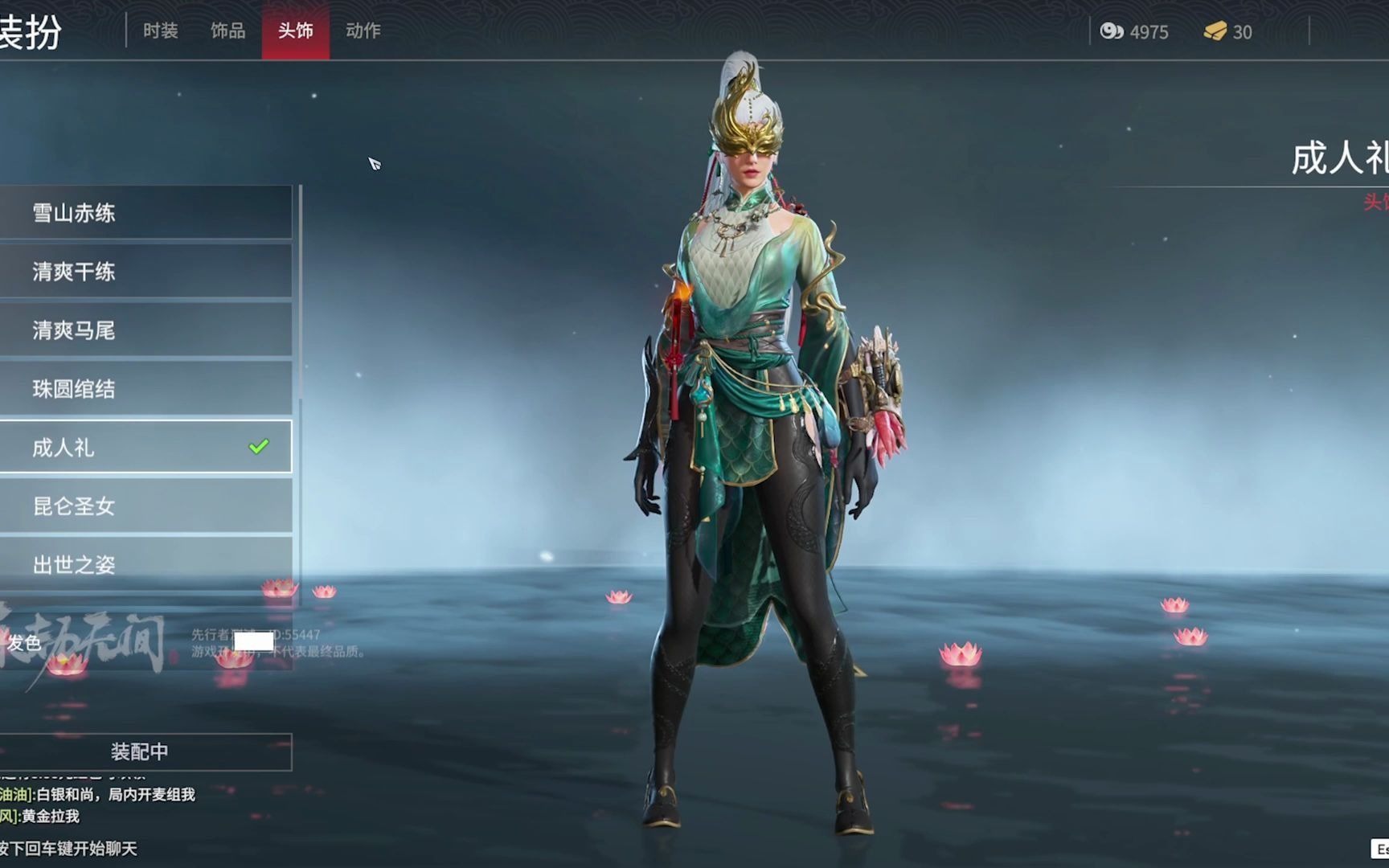Switch to the 时装 tab
The height and width of the screenshot is (868, 1389).
pos(160,31)
